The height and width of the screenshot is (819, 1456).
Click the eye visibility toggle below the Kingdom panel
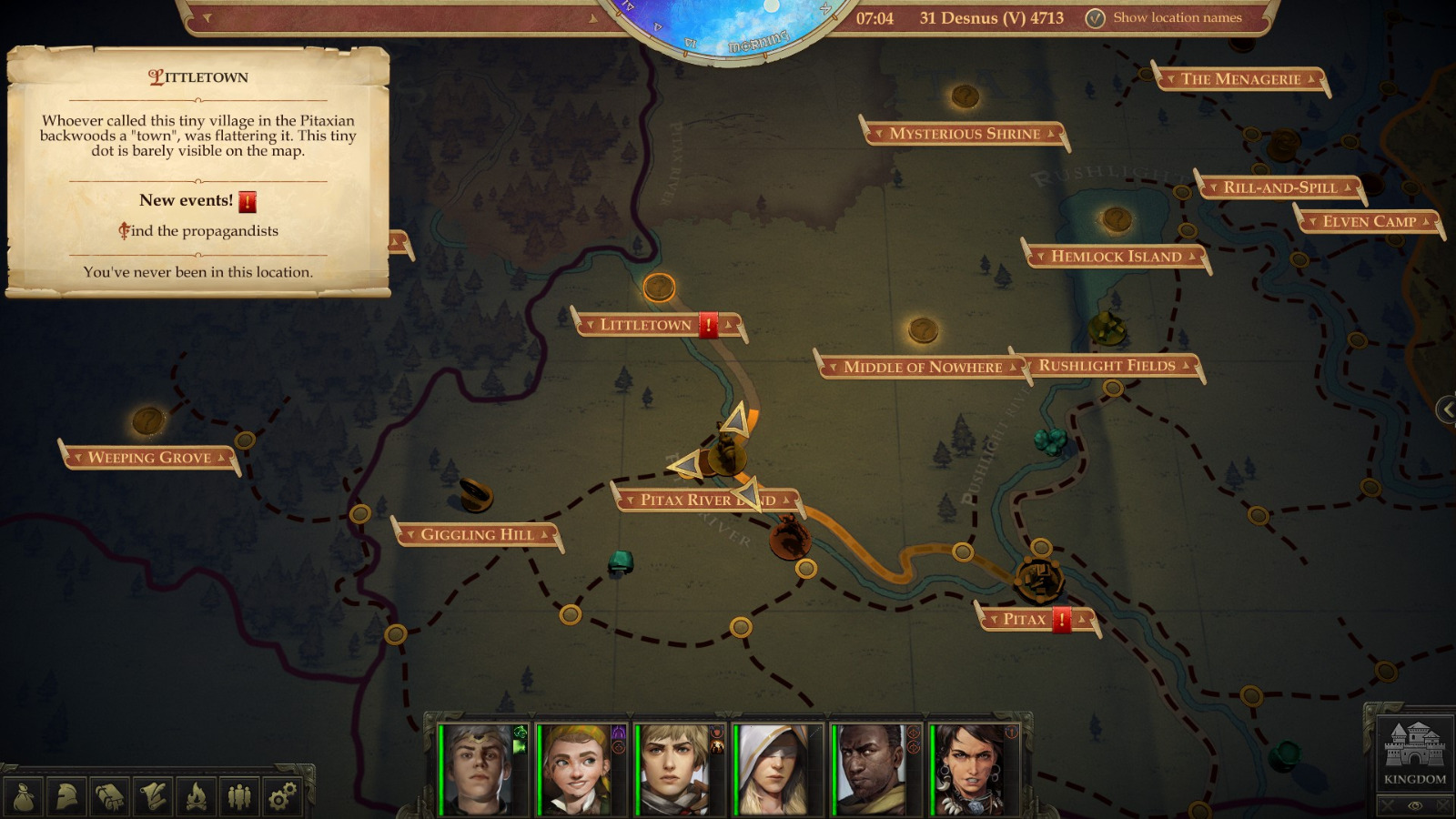[x=1414, y=805]
